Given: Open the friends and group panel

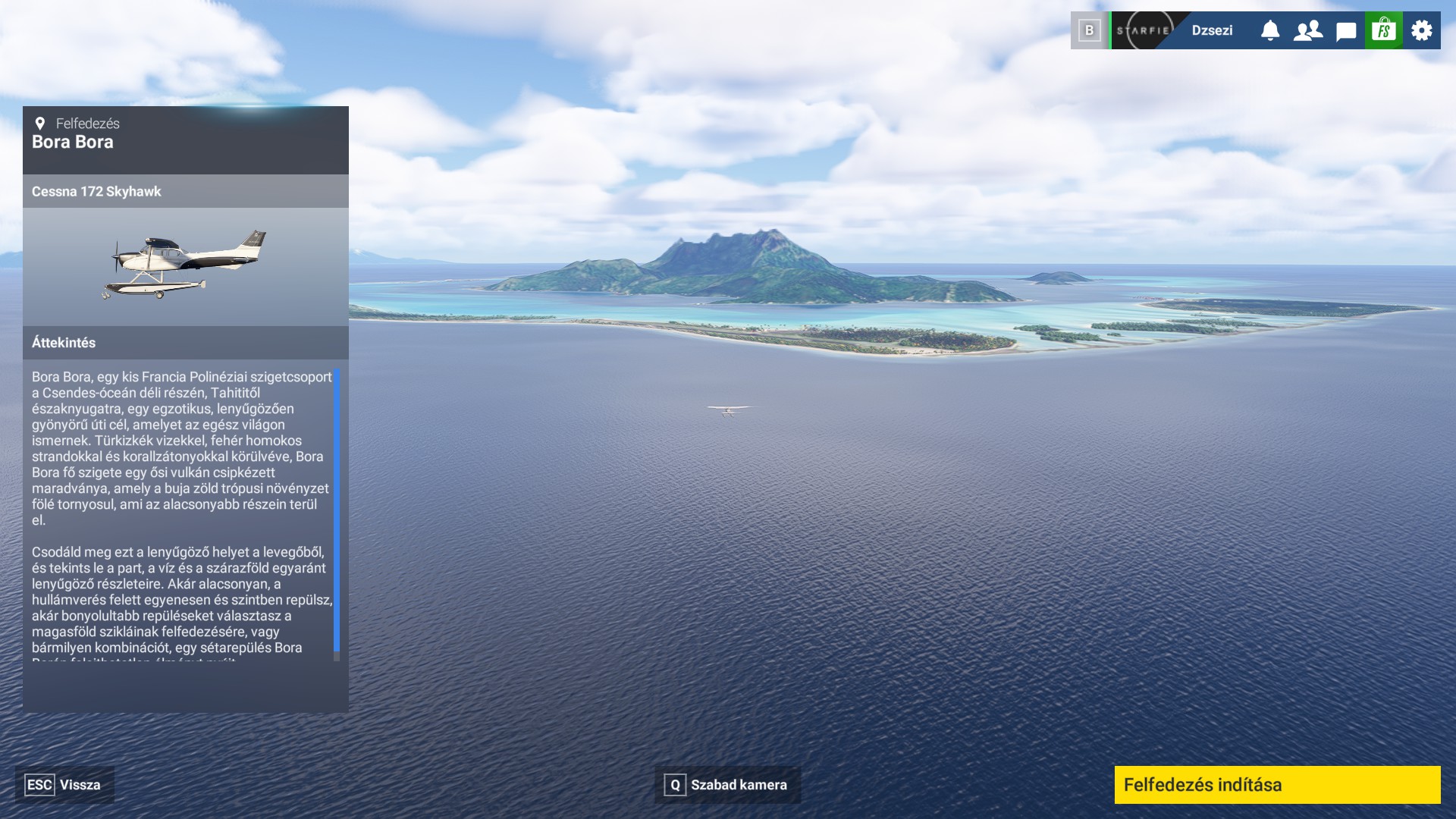Looking at the screenshot, I should 1308,30.
